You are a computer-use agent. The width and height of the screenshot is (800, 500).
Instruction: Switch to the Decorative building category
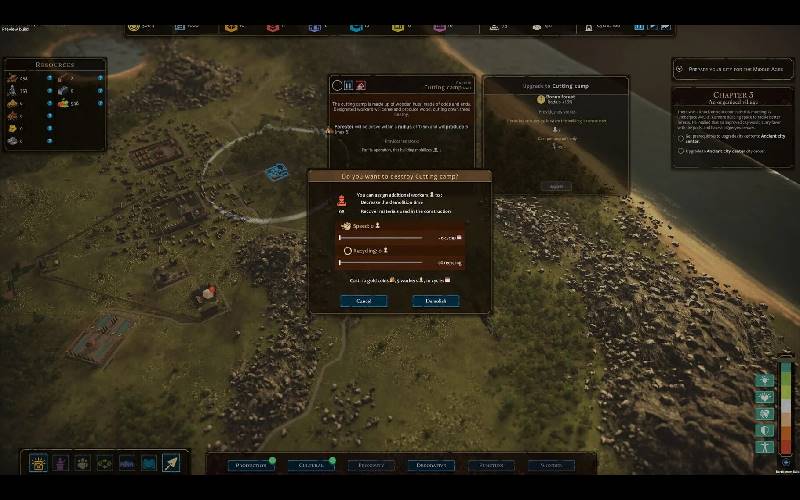click(x=431, y=465)
